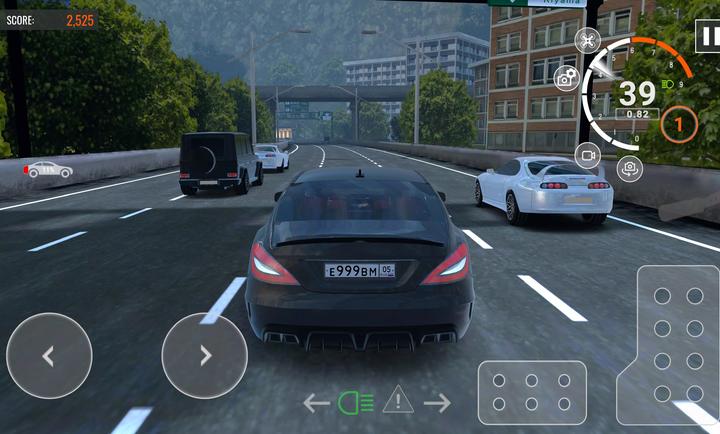Tap the orange gear indicator circle
Image resolution: width=720 pixels, height=434 pixels.
680,125
